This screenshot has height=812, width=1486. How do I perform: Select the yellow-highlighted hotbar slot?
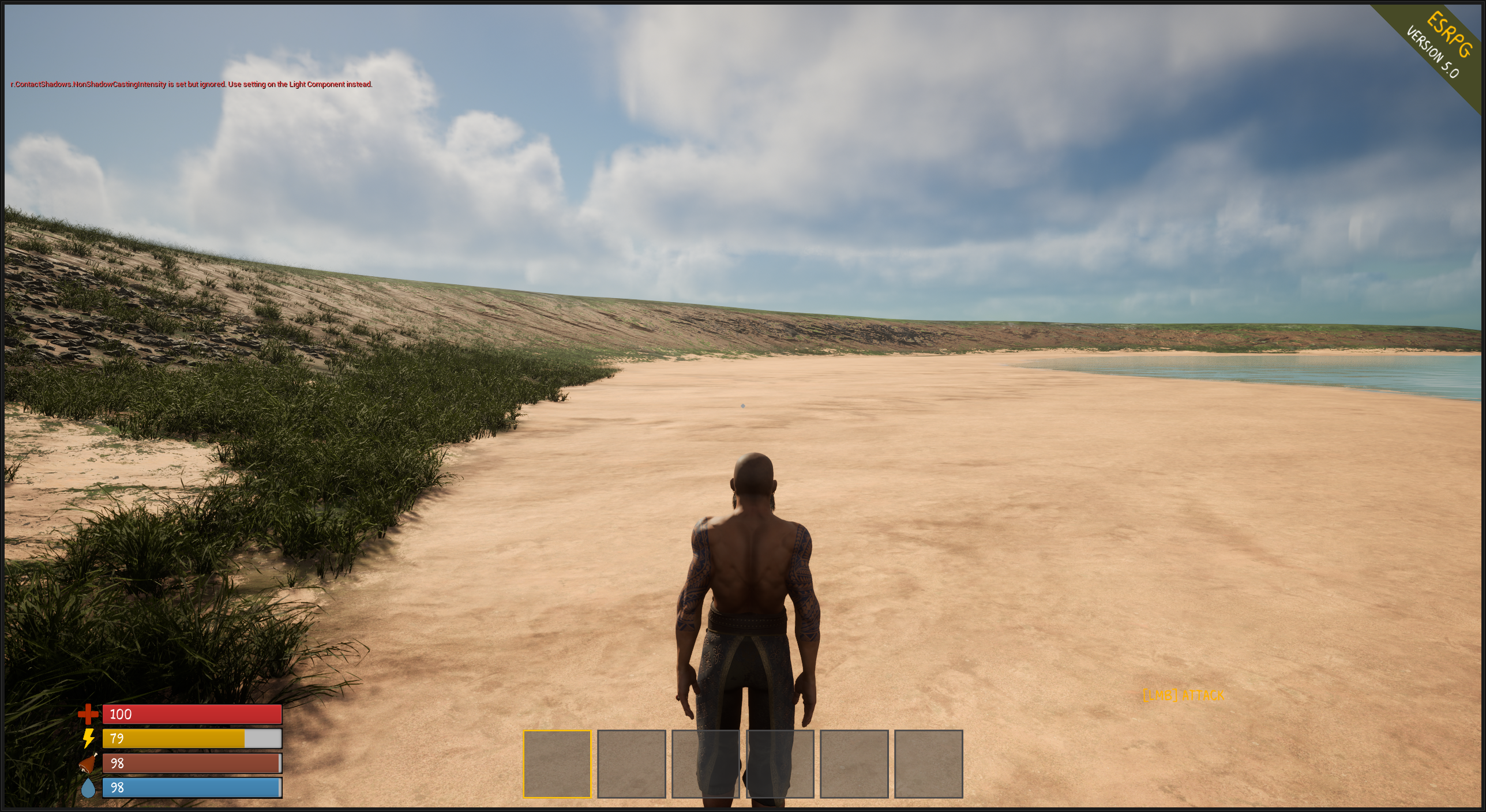pyautogui.click(x=557, y=764)
